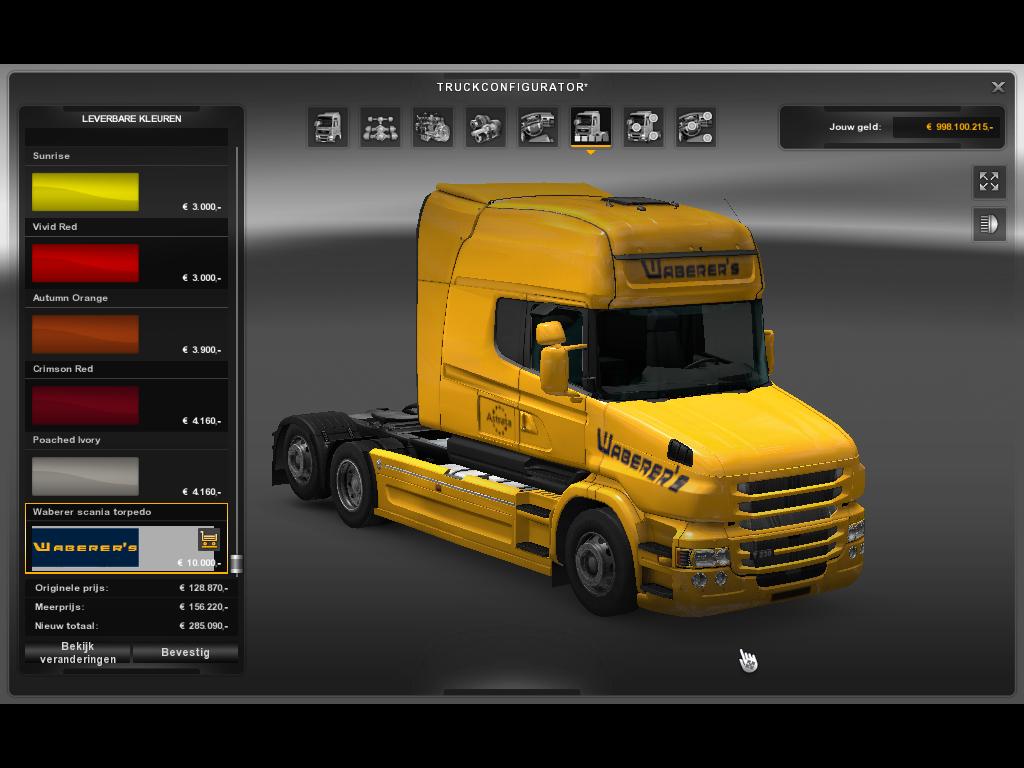Confirm purchase with the Bevestig button

pyautogui.click(x=185, y=653)
